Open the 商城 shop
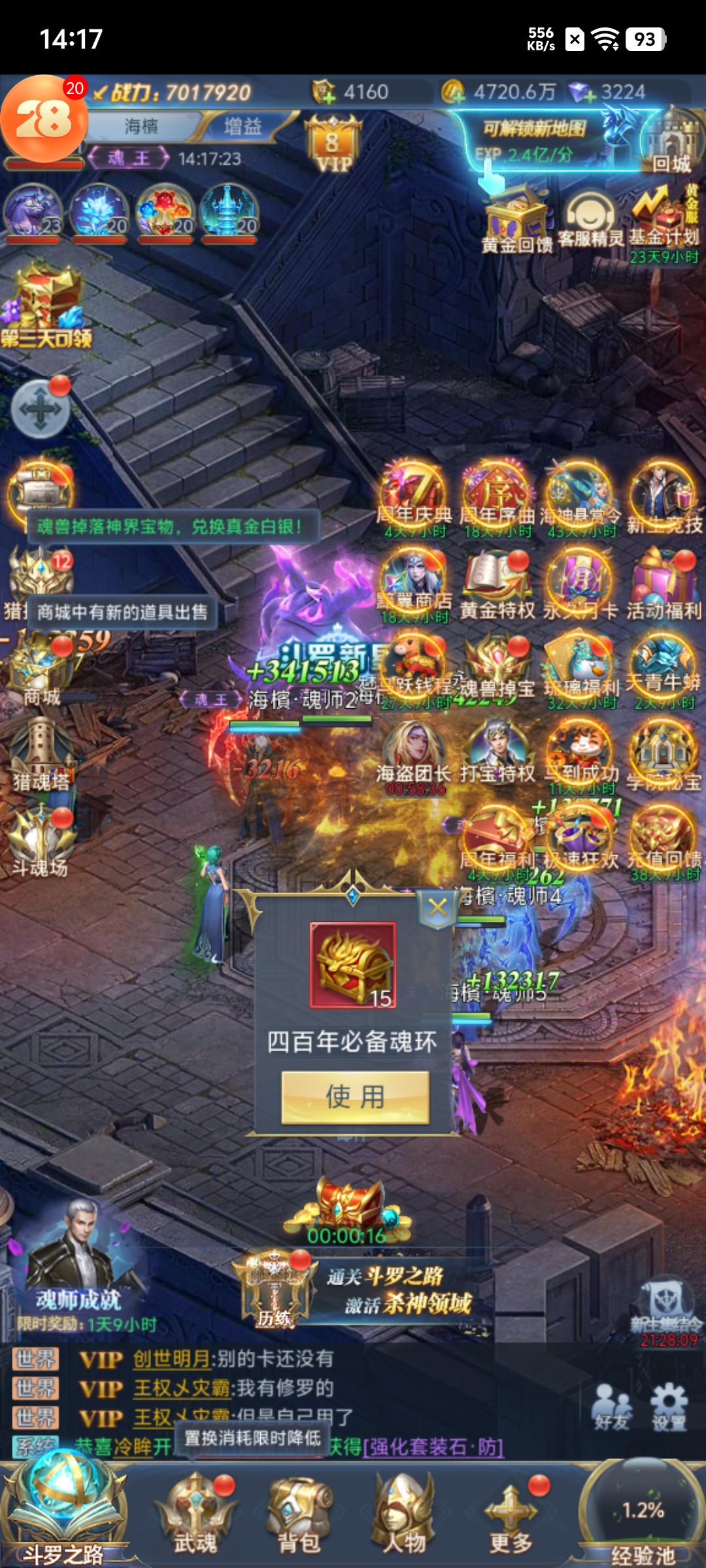Viewport: 706px width, 1568px height. (x=42, y=670)
